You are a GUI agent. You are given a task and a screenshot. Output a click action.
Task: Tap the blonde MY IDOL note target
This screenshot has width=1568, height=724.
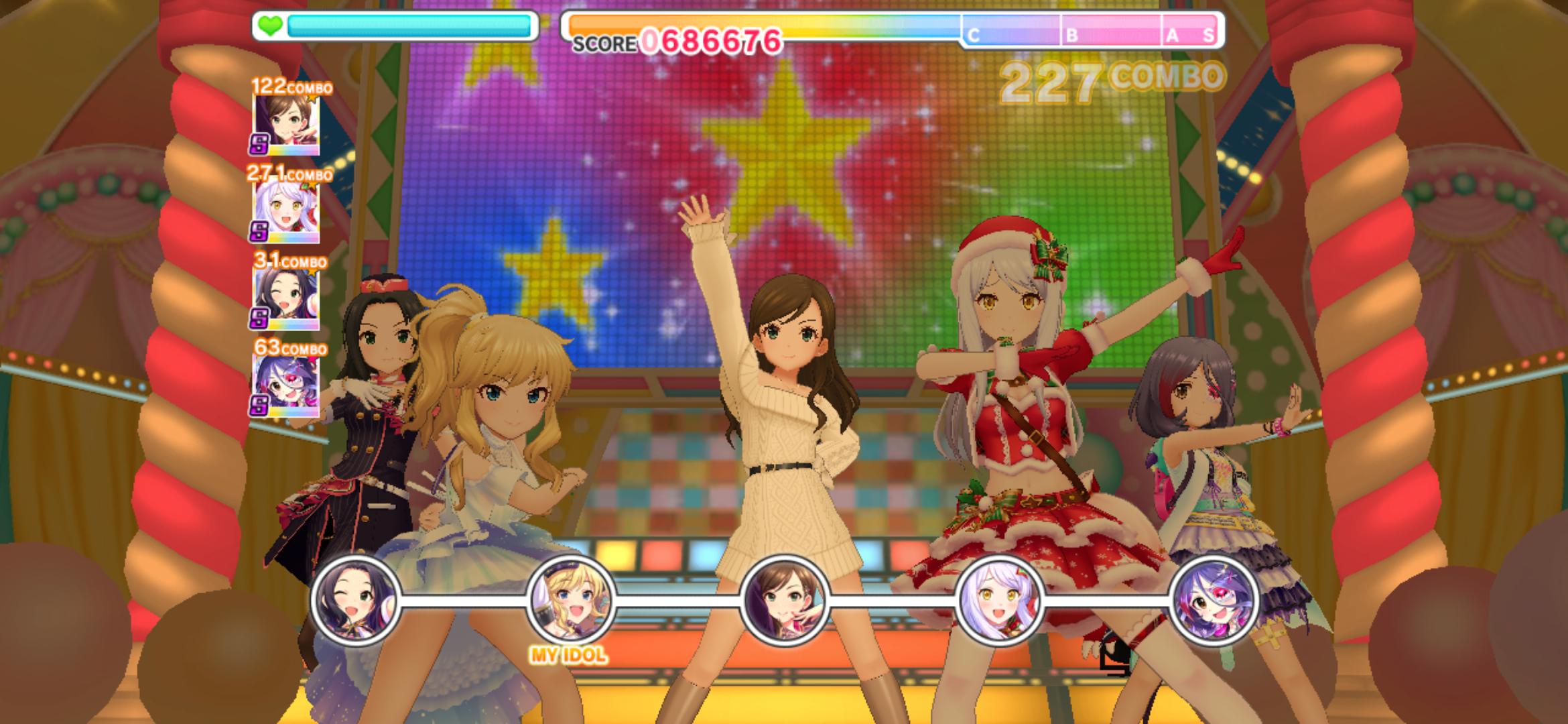[570, 599]
